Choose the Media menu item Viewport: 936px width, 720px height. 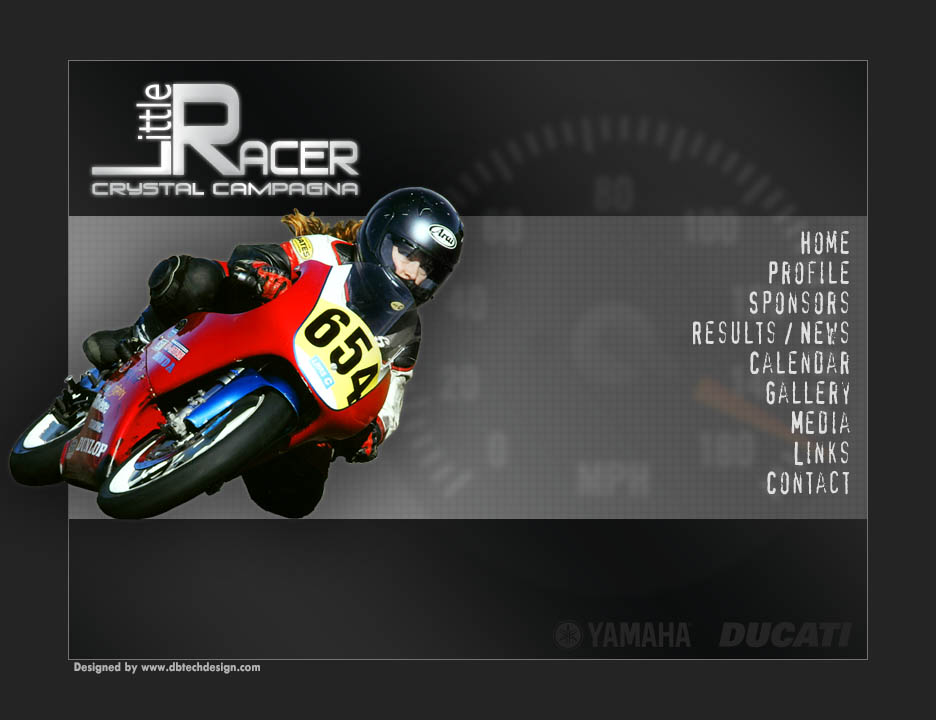click(x=820, y=423)
